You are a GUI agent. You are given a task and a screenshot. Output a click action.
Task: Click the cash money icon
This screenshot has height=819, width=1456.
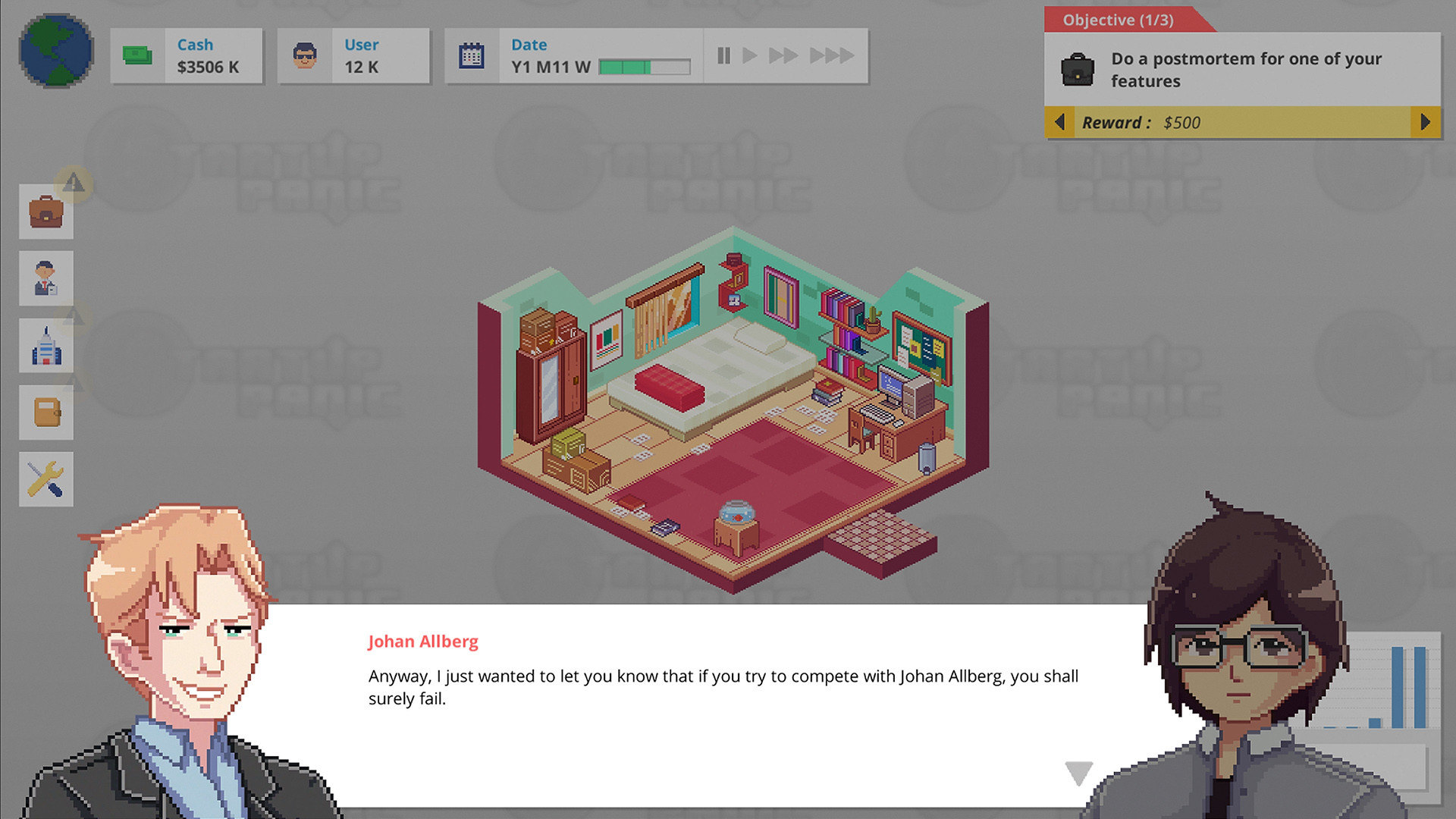click(x=136, y=55)
